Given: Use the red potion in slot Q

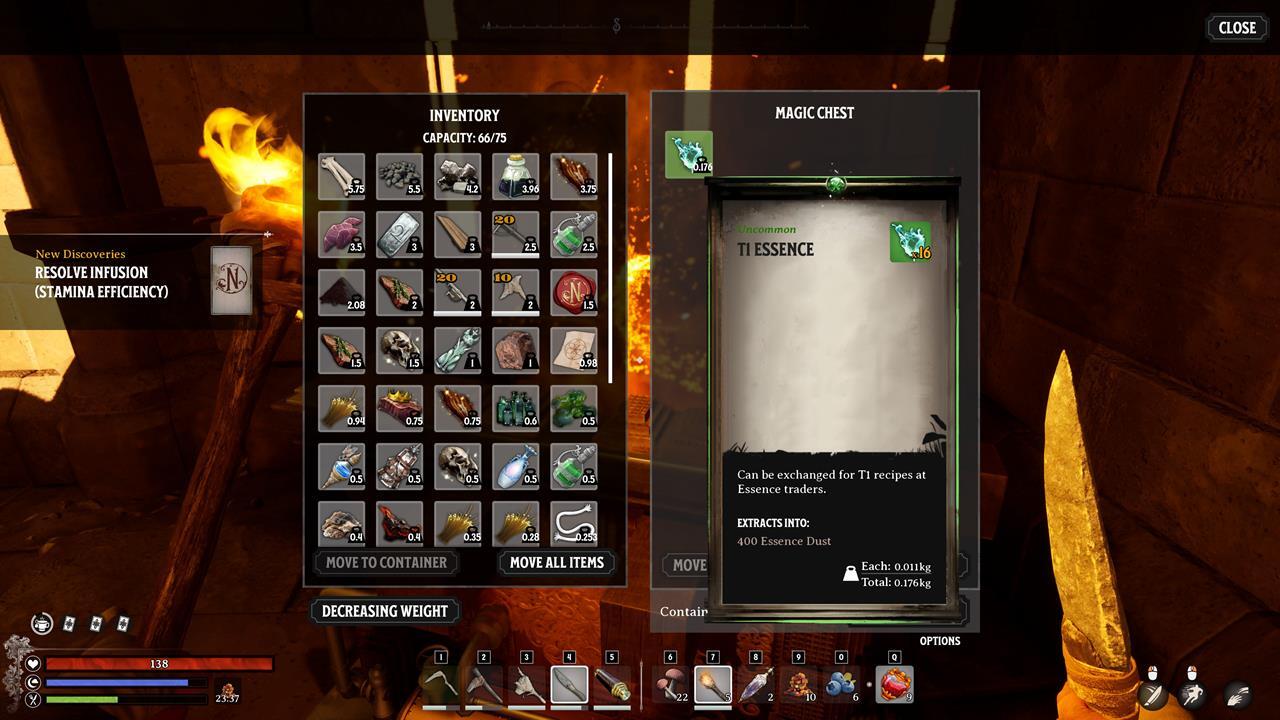Looking at the screenshot, I should pos(894,685).
